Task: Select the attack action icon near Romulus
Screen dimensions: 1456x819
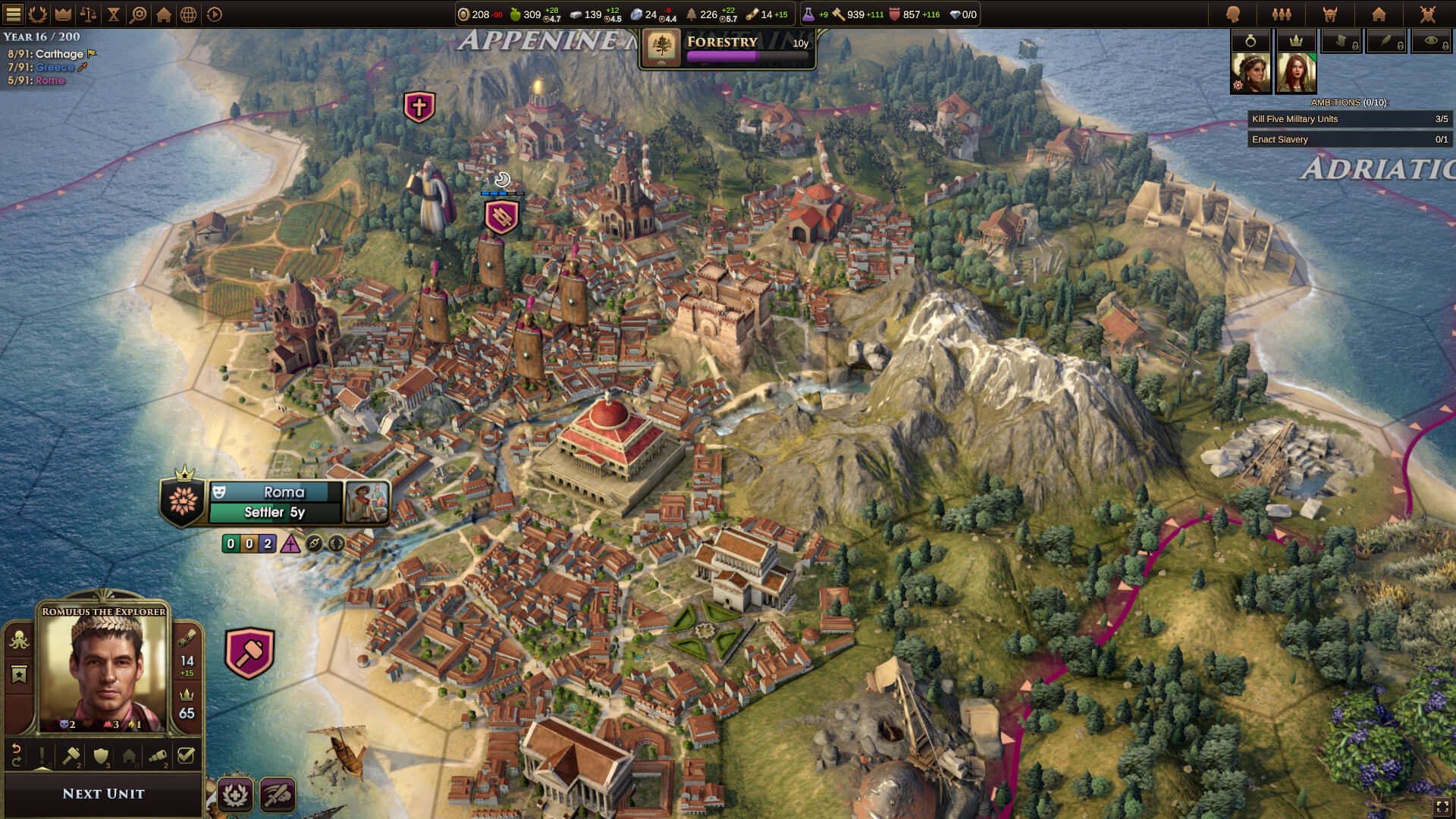Action: pos(277,795)
